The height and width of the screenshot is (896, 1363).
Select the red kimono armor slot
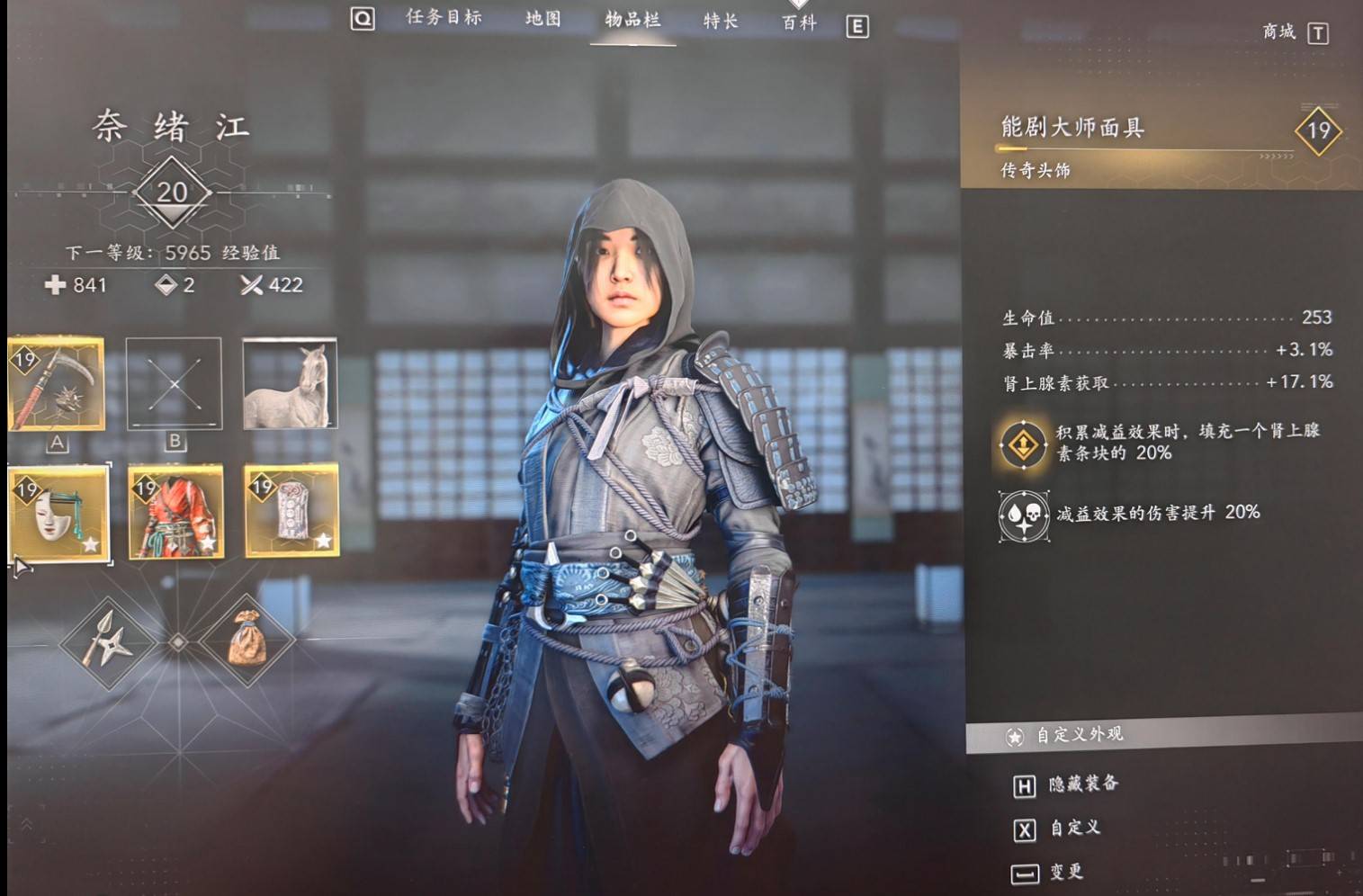tap(175, 512)
